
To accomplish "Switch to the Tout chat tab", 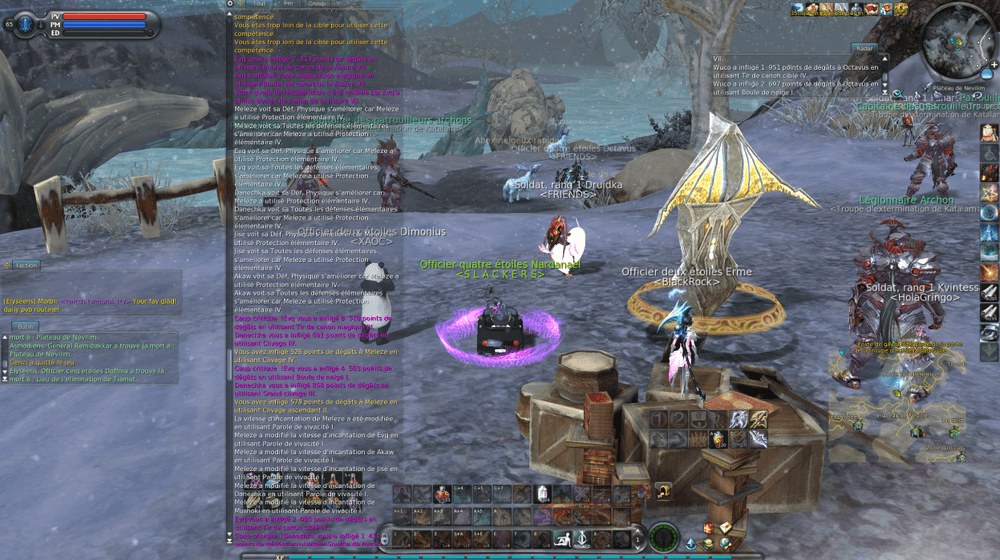I will click(260, 4).
